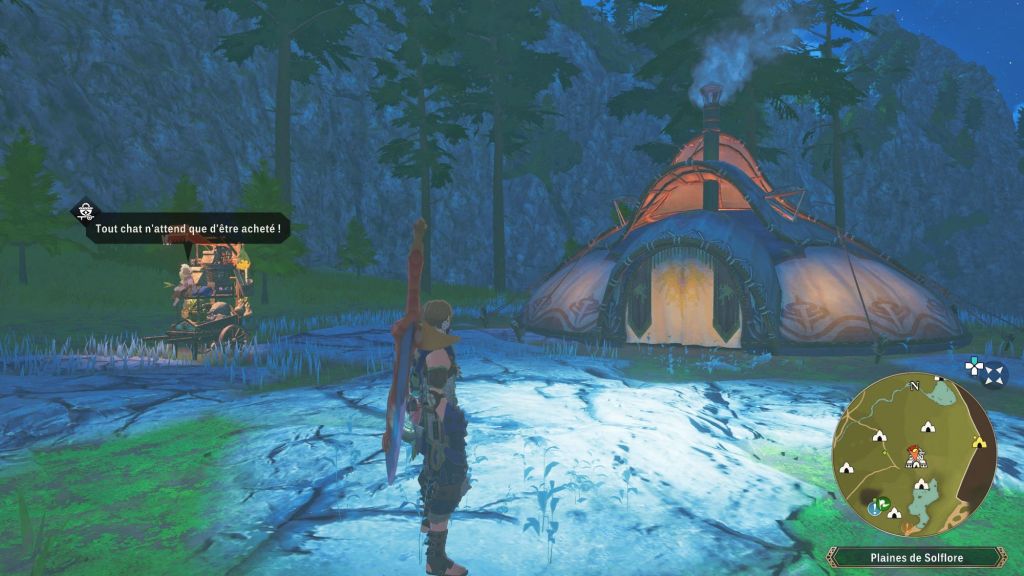Click the blue exclamation quest marker on the minimap

point(875,507)
